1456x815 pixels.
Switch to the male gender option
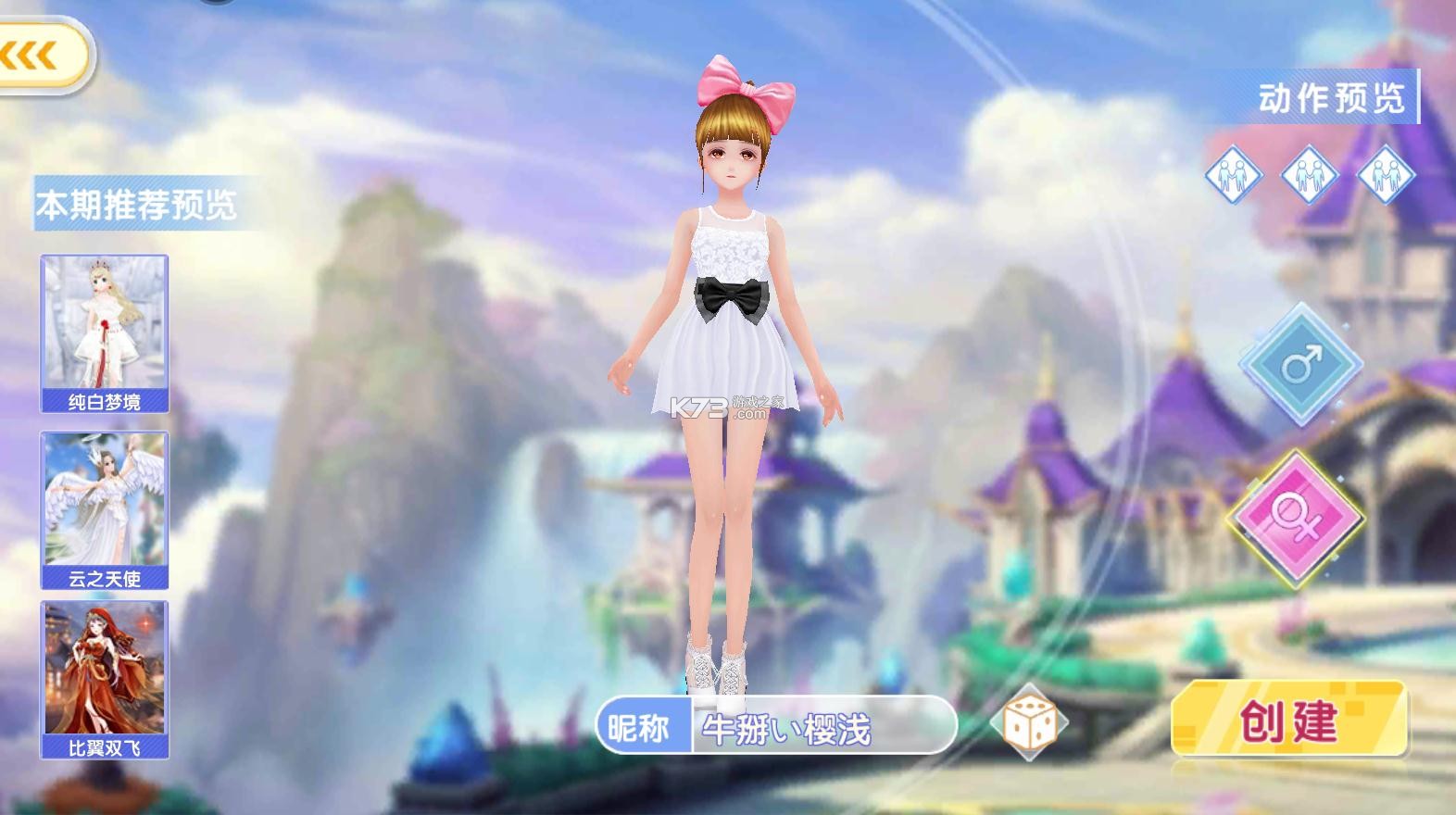pos(1300,364)
